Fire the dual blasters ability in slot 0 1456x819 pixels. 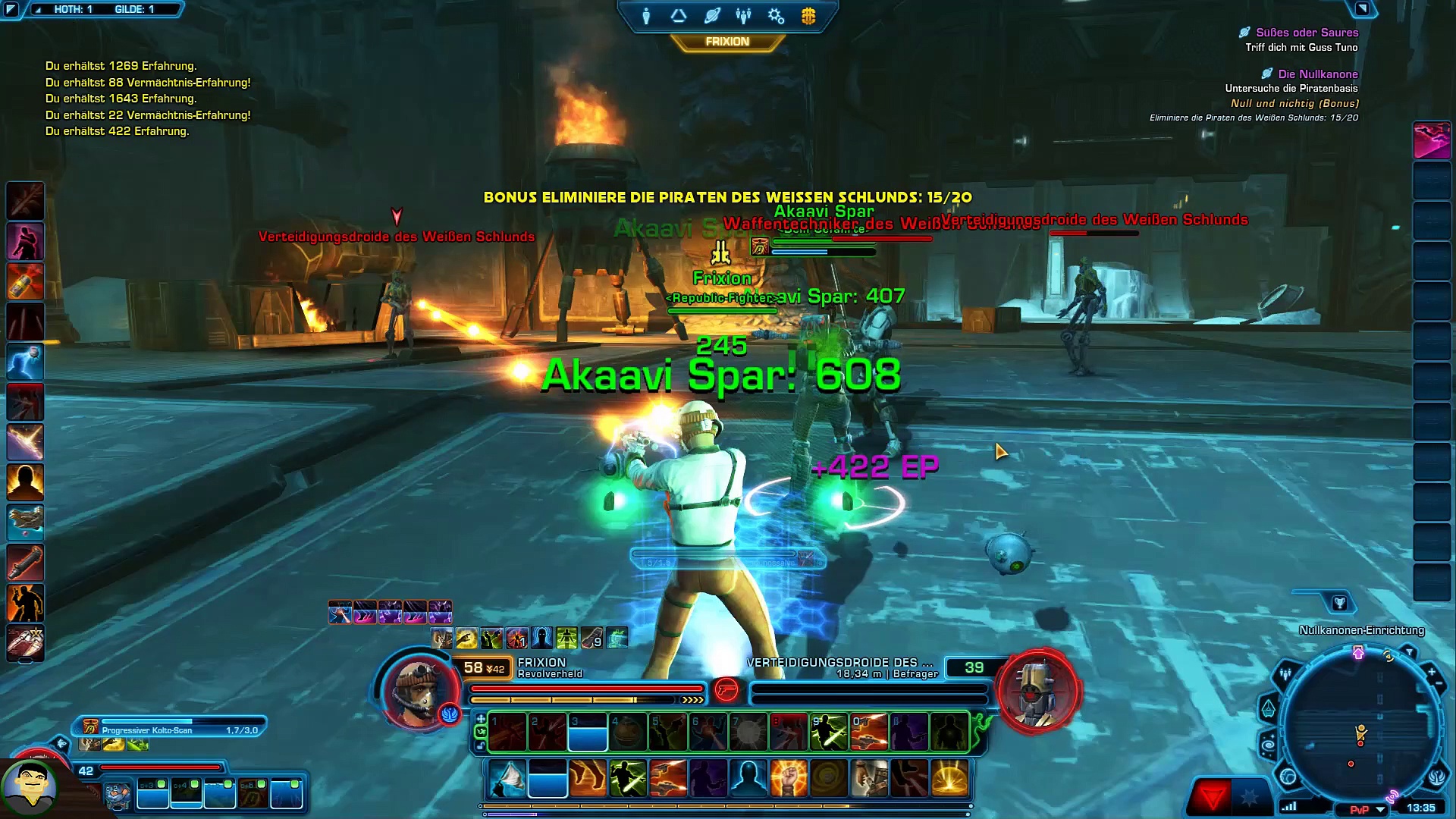(x=869, y=733)
